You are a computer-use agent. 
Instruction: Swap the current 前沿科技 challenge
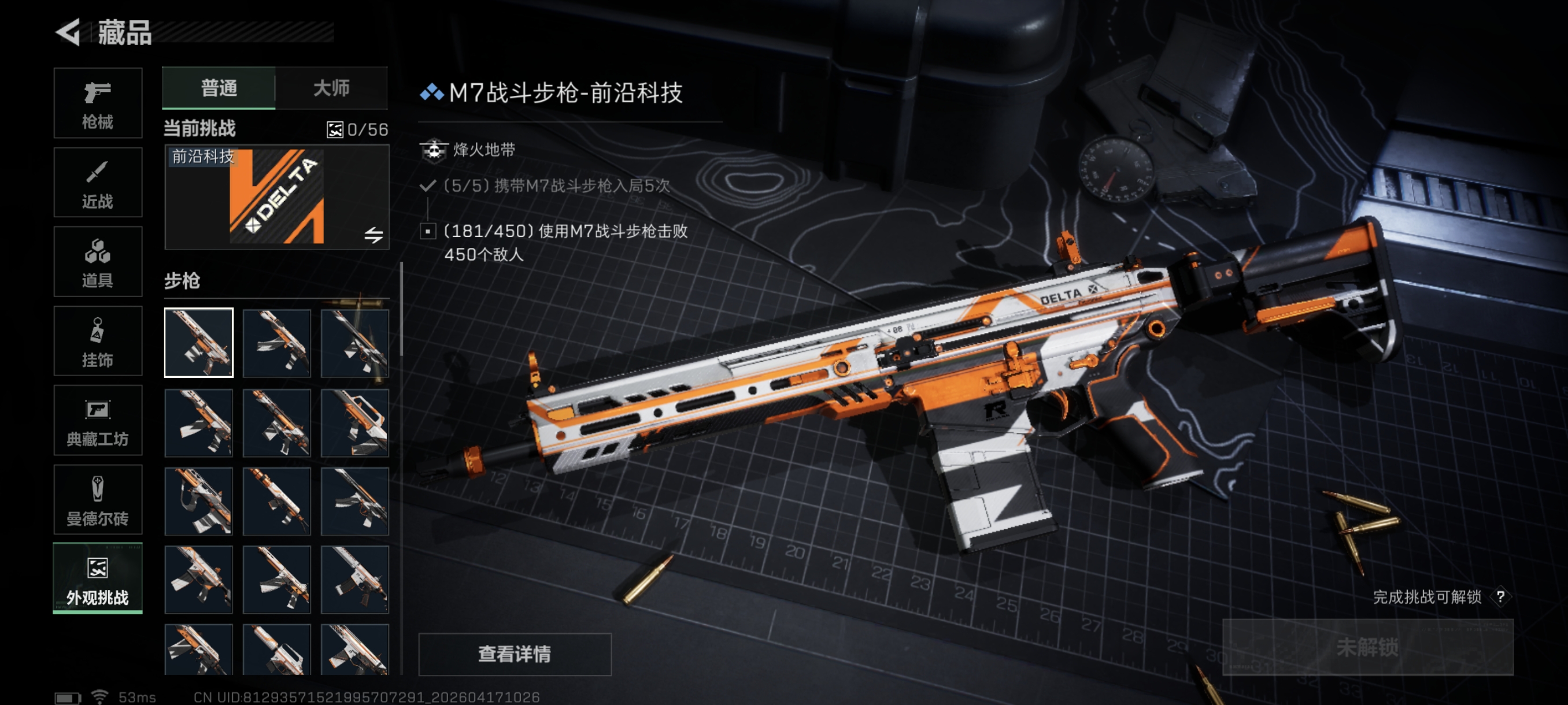click(x=373, y=235)
